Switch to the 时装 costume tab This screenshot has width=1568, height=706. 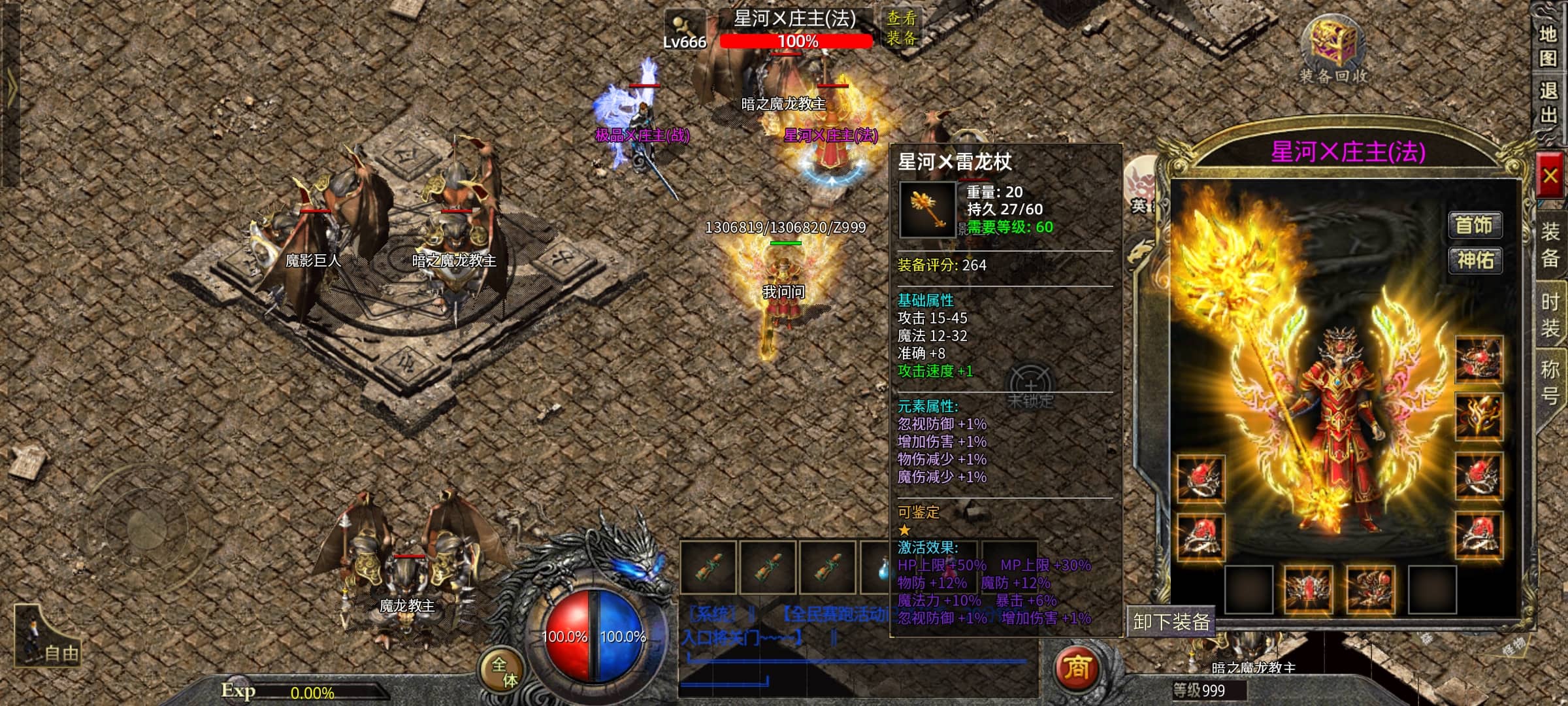[x=1551, y=315]
